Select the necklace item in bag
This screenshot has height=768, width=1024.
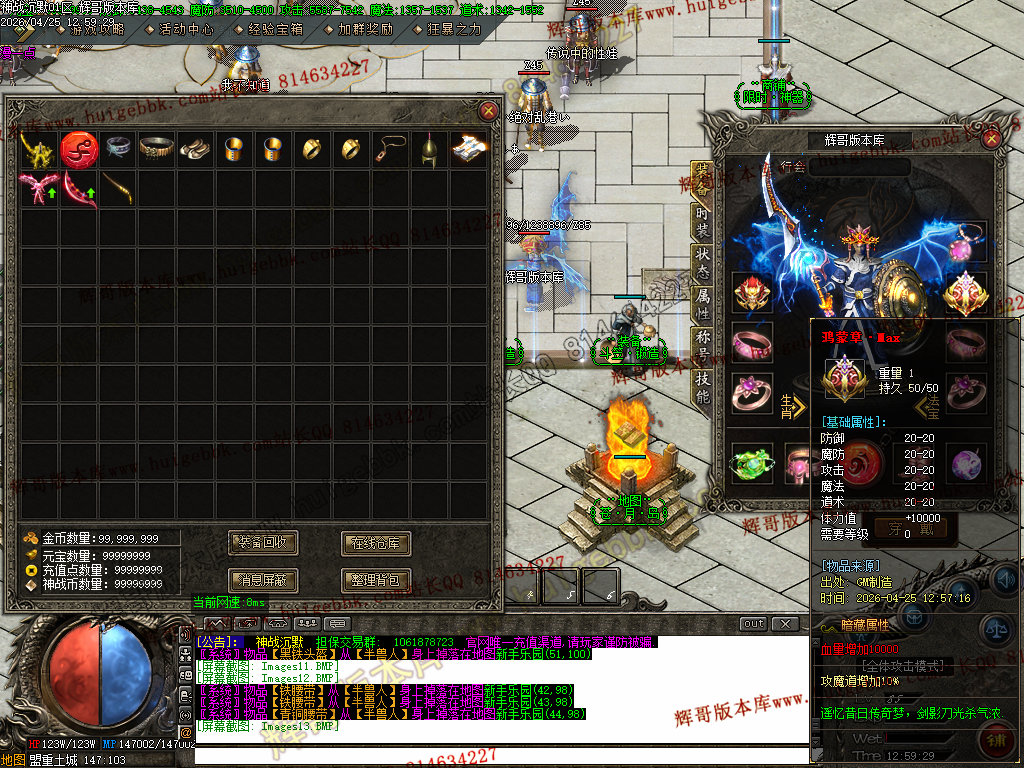[x=389, y=150]
